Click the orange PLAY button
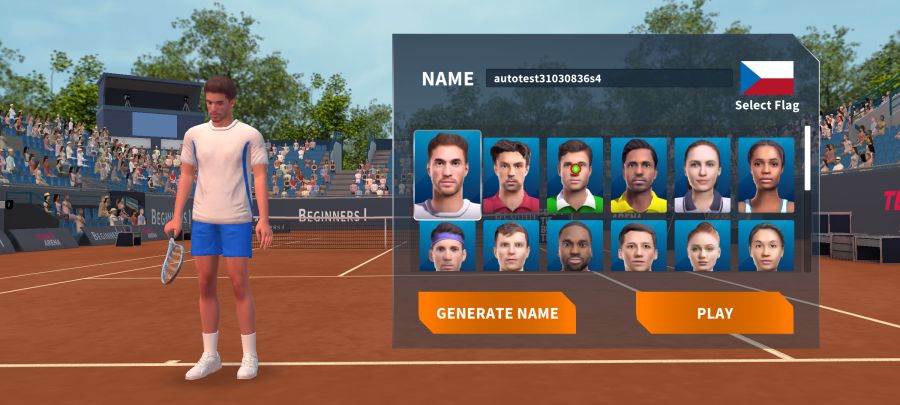Viewport: 900px width, 405px height. [714, 313]
